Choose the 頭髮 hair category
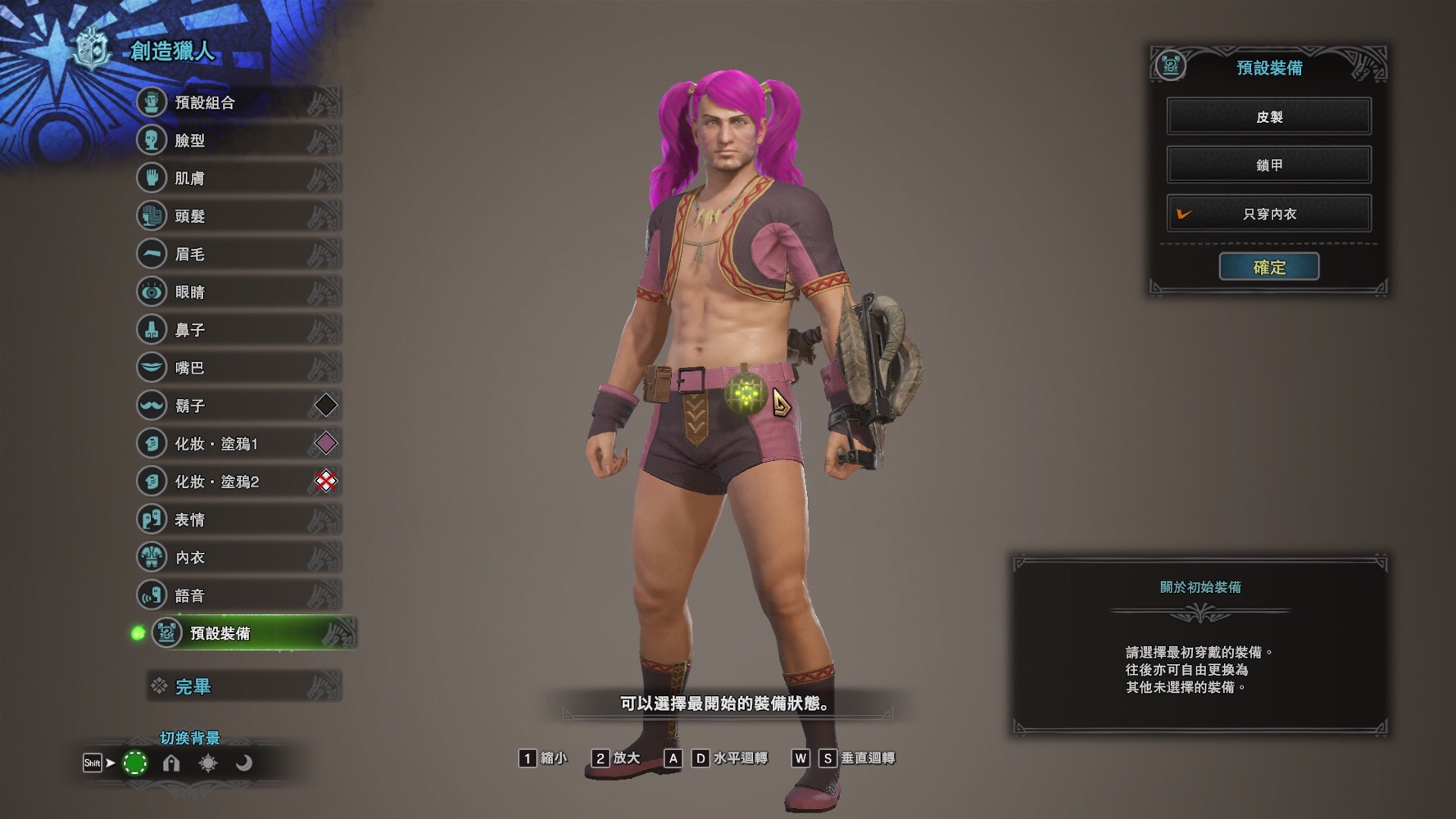The image size is (1456, 819). tap(238, 216)
